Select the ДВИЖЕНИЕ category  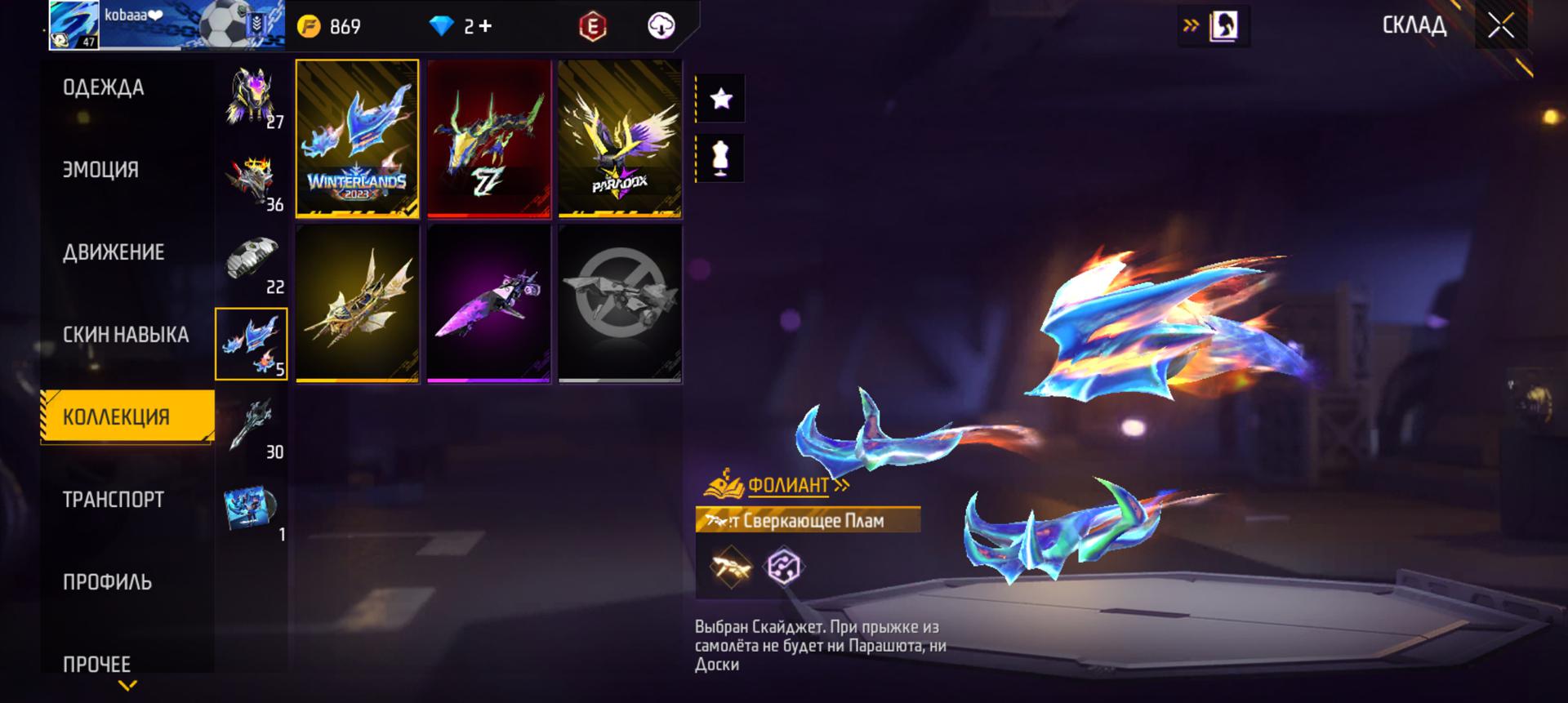[114, 252]
